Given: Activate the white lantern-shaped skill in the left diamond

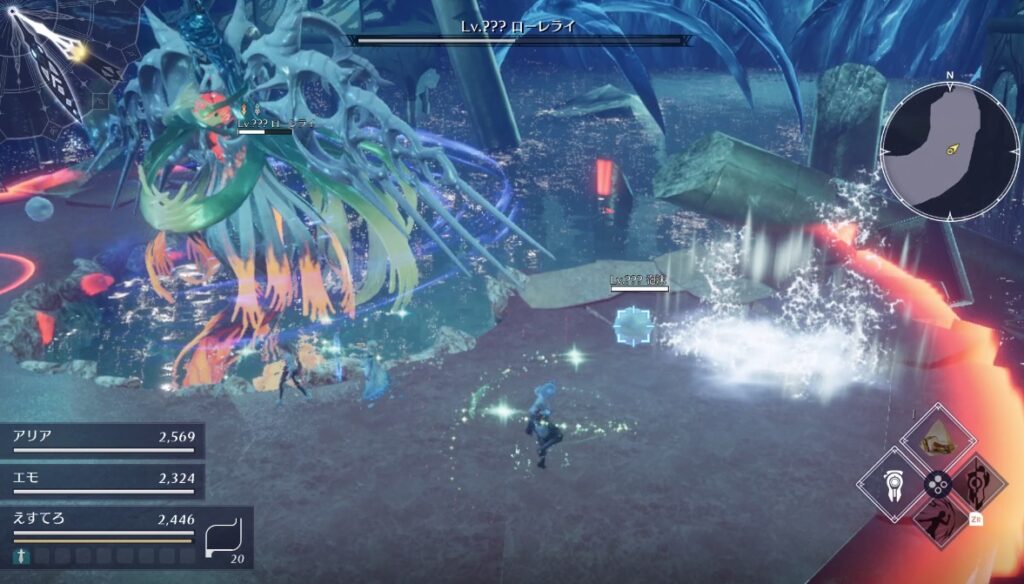Looking at the screenshot, I should [890, 484].
